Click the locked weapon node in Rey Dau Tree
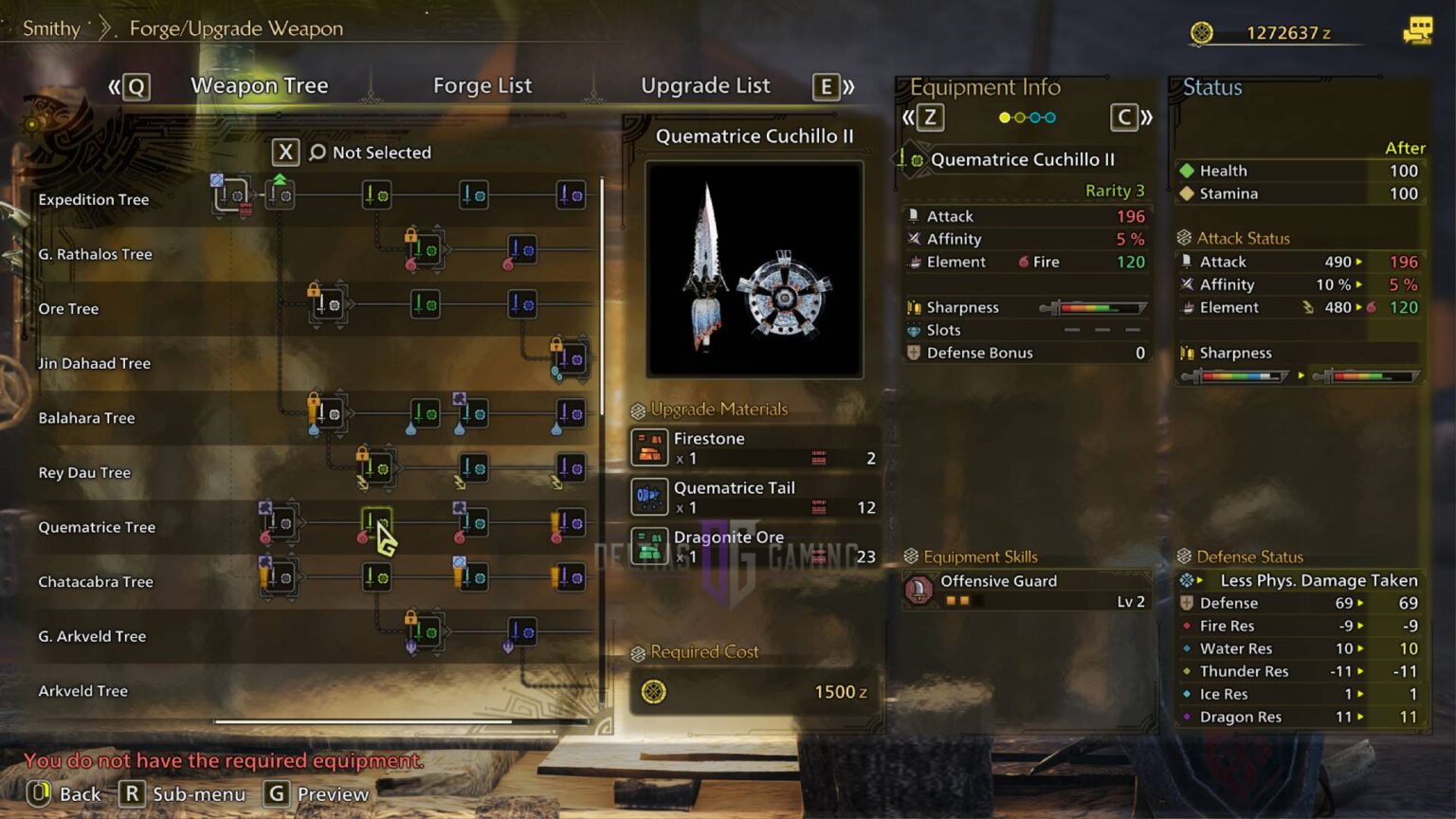This screenshot has width=1456, height=819. [x=375, y=467]
